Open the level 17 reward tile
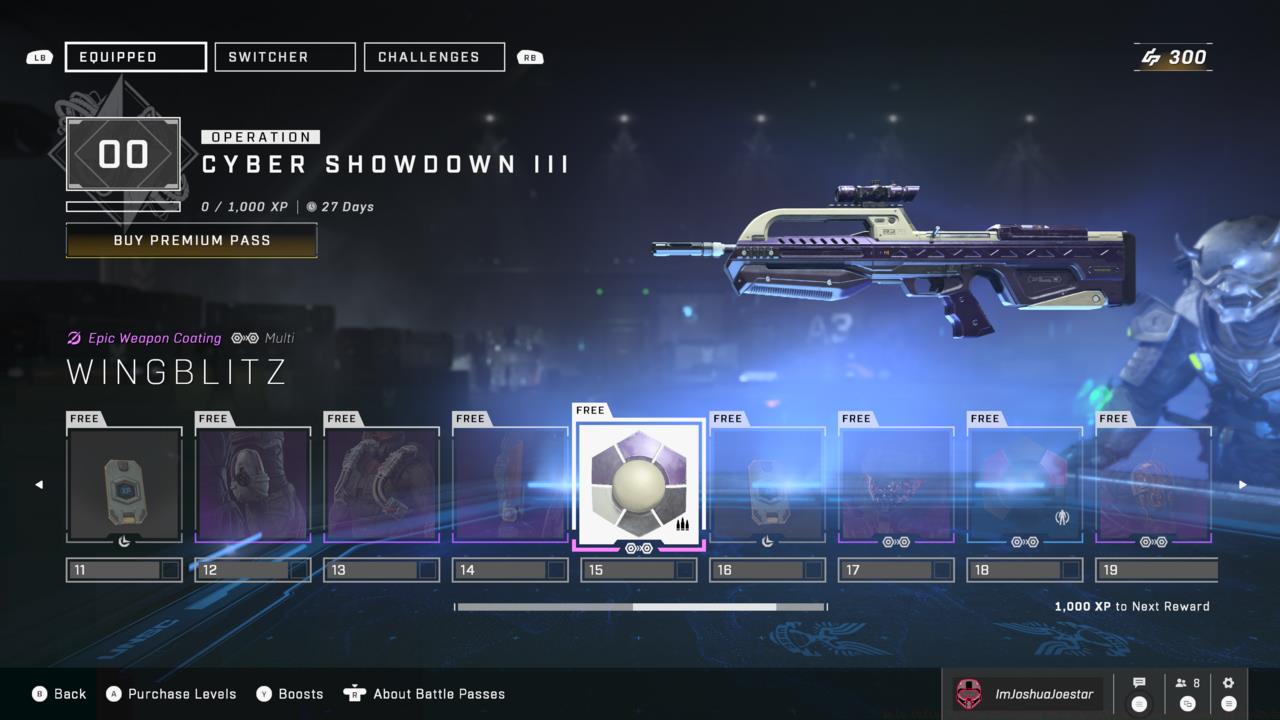Screen dimensions: 1280x720 (896, 485)
